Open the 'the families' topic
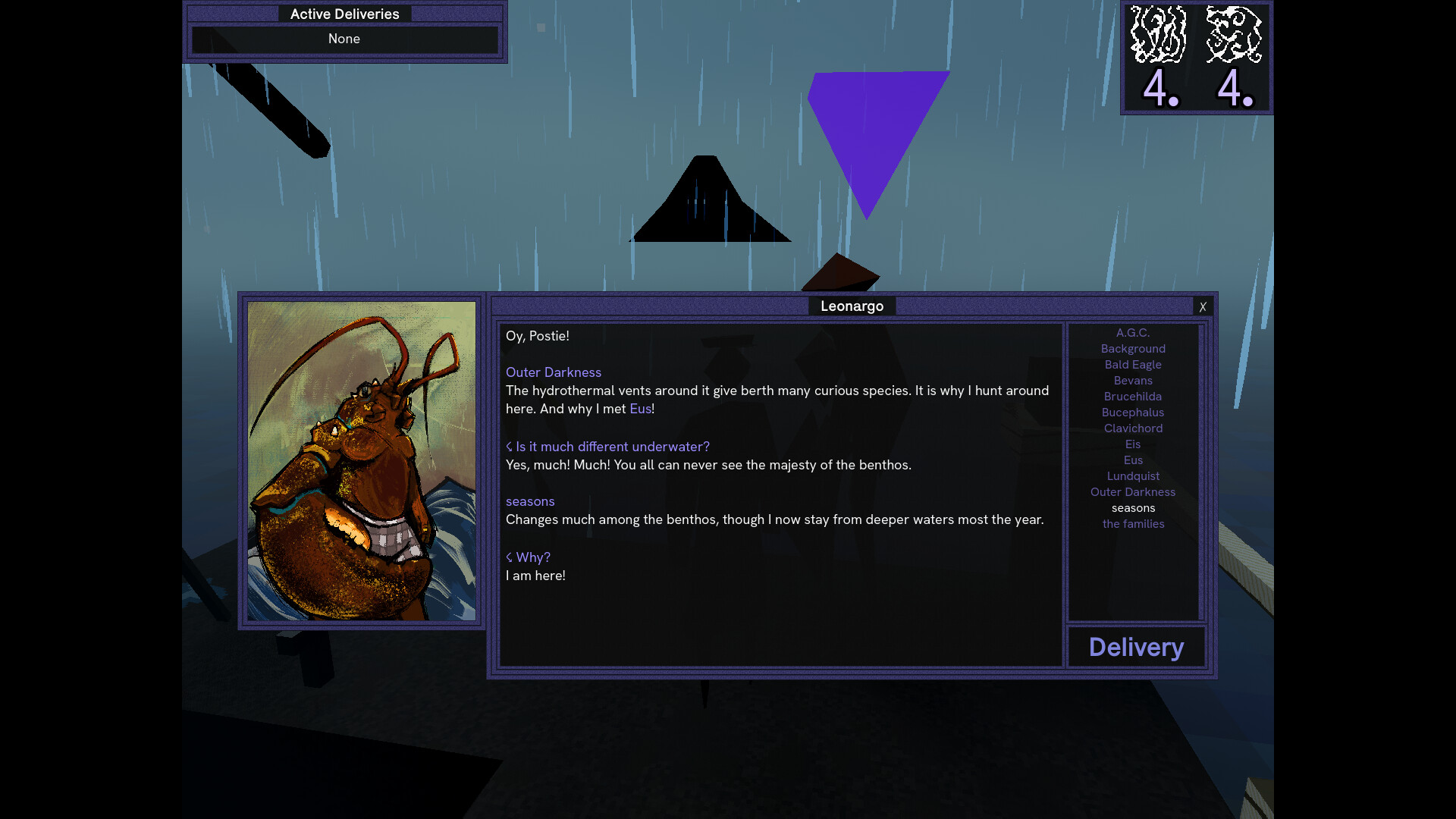Screen dimensions: 1456x819 (x=1133, y=523)
